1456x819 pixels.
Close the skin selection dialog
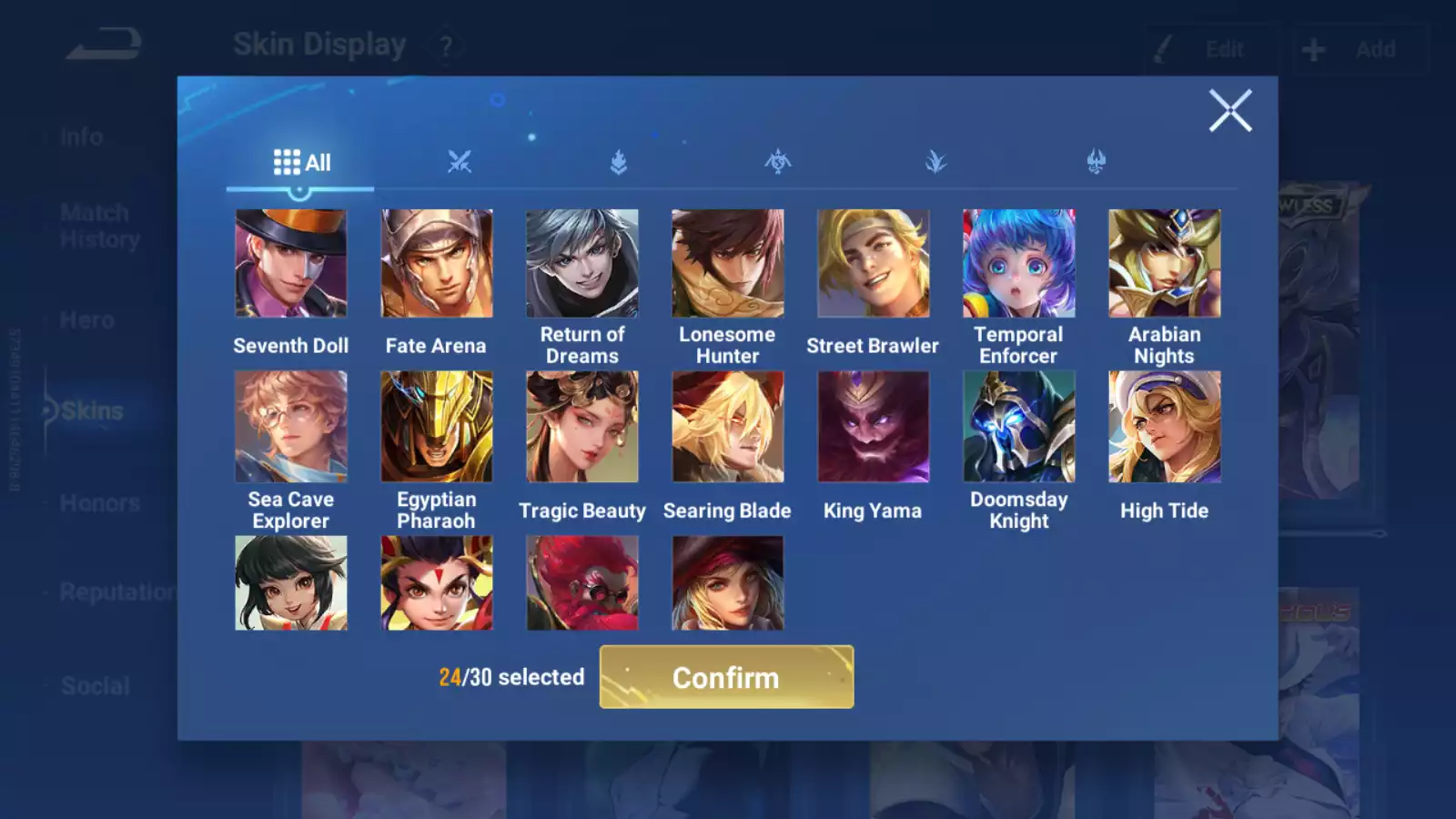tap(1230, 111)
